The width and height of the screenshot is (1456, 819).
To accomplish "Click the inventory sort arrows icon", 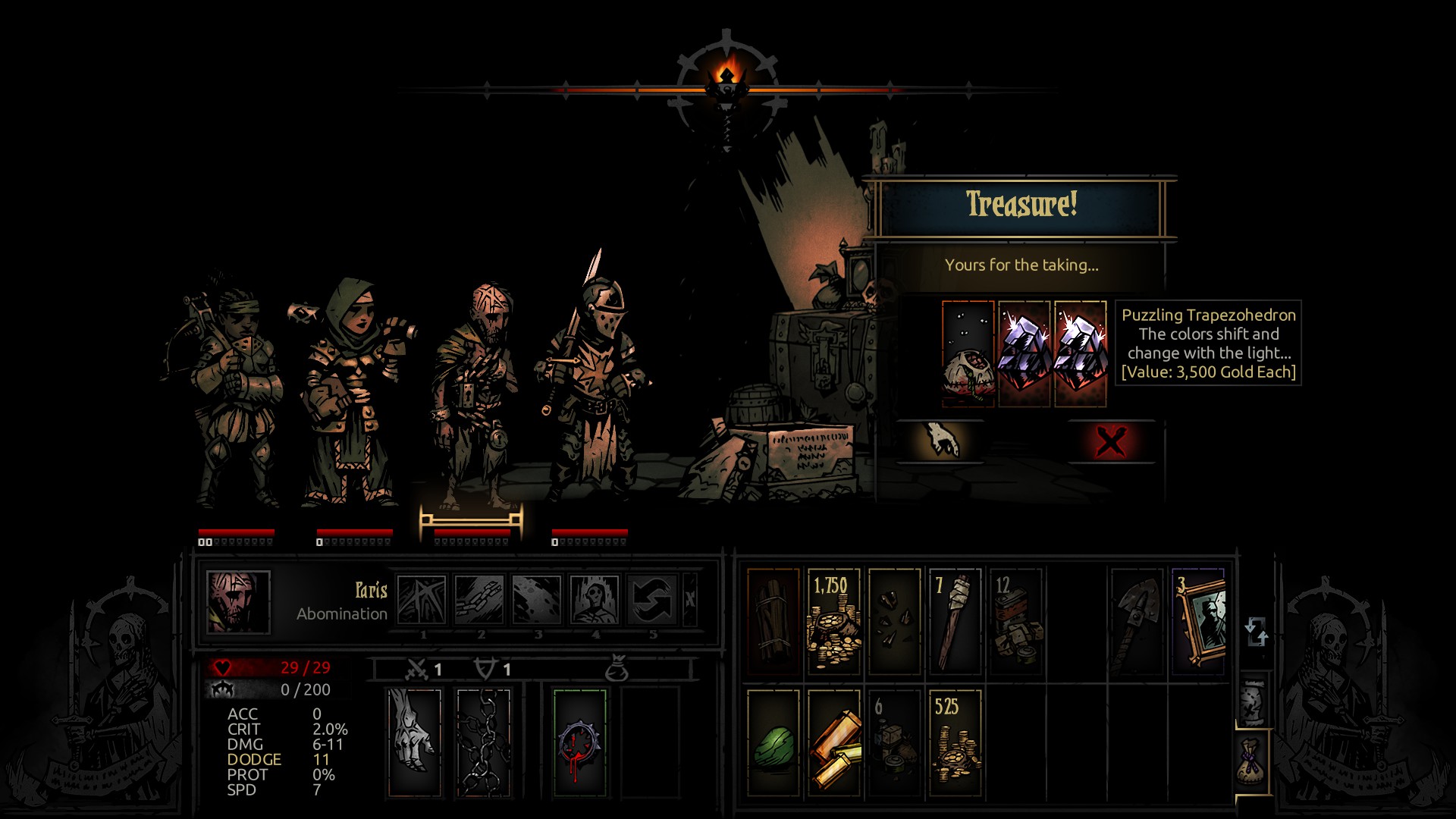I will (x=1256, y=631).
